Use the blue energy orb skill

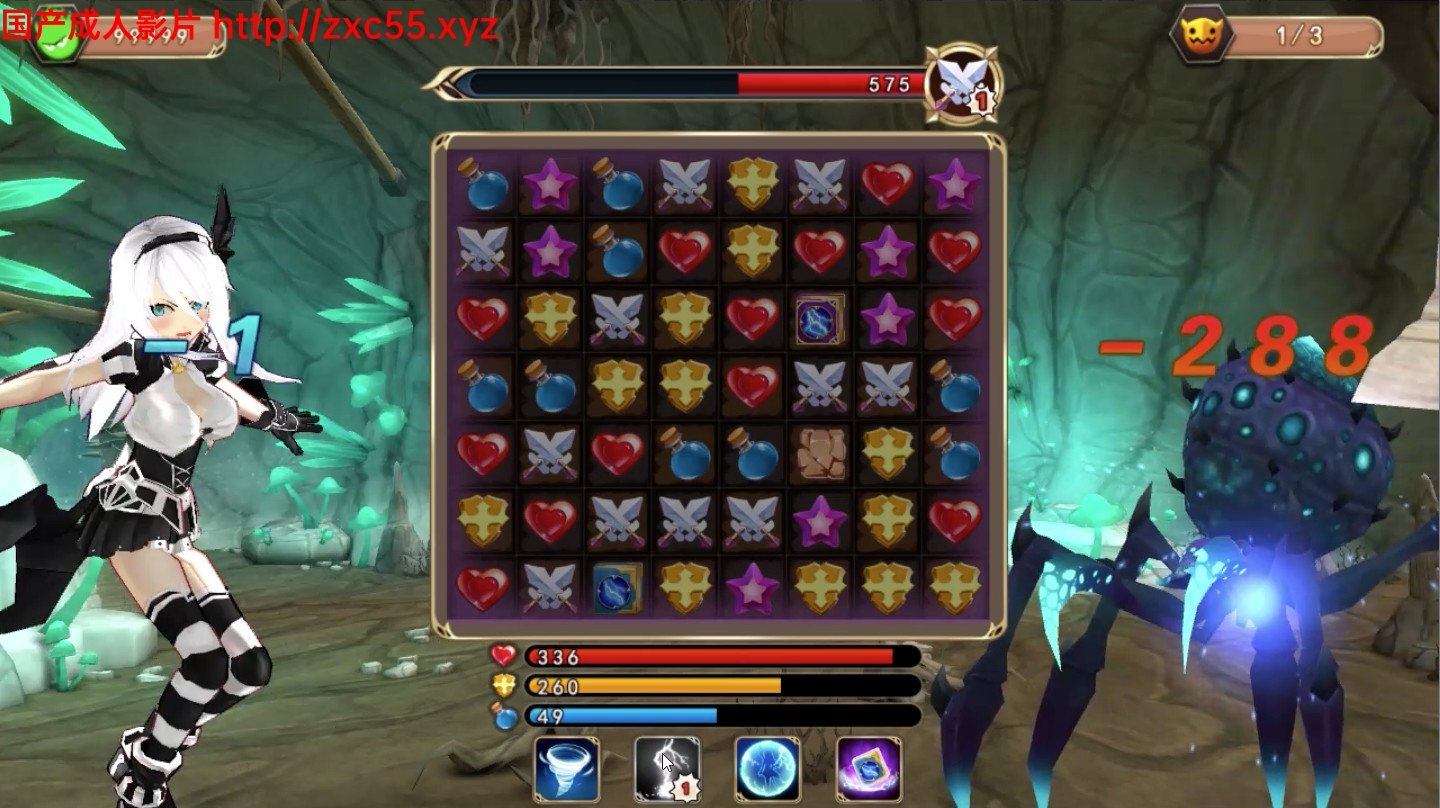pos(768,769)
